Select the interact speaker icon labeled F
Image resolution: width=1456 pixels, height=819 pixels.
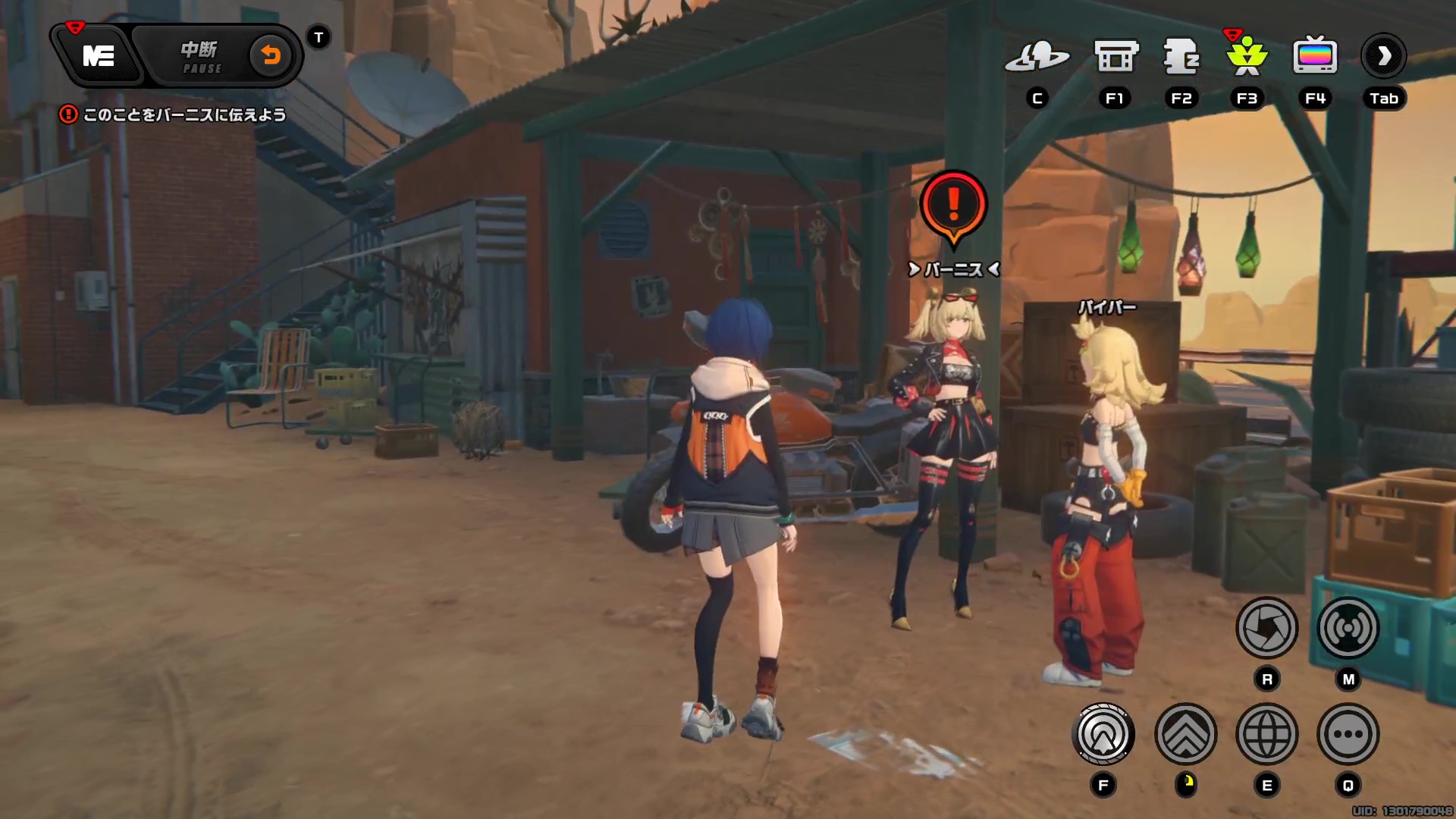(1104, 733)
